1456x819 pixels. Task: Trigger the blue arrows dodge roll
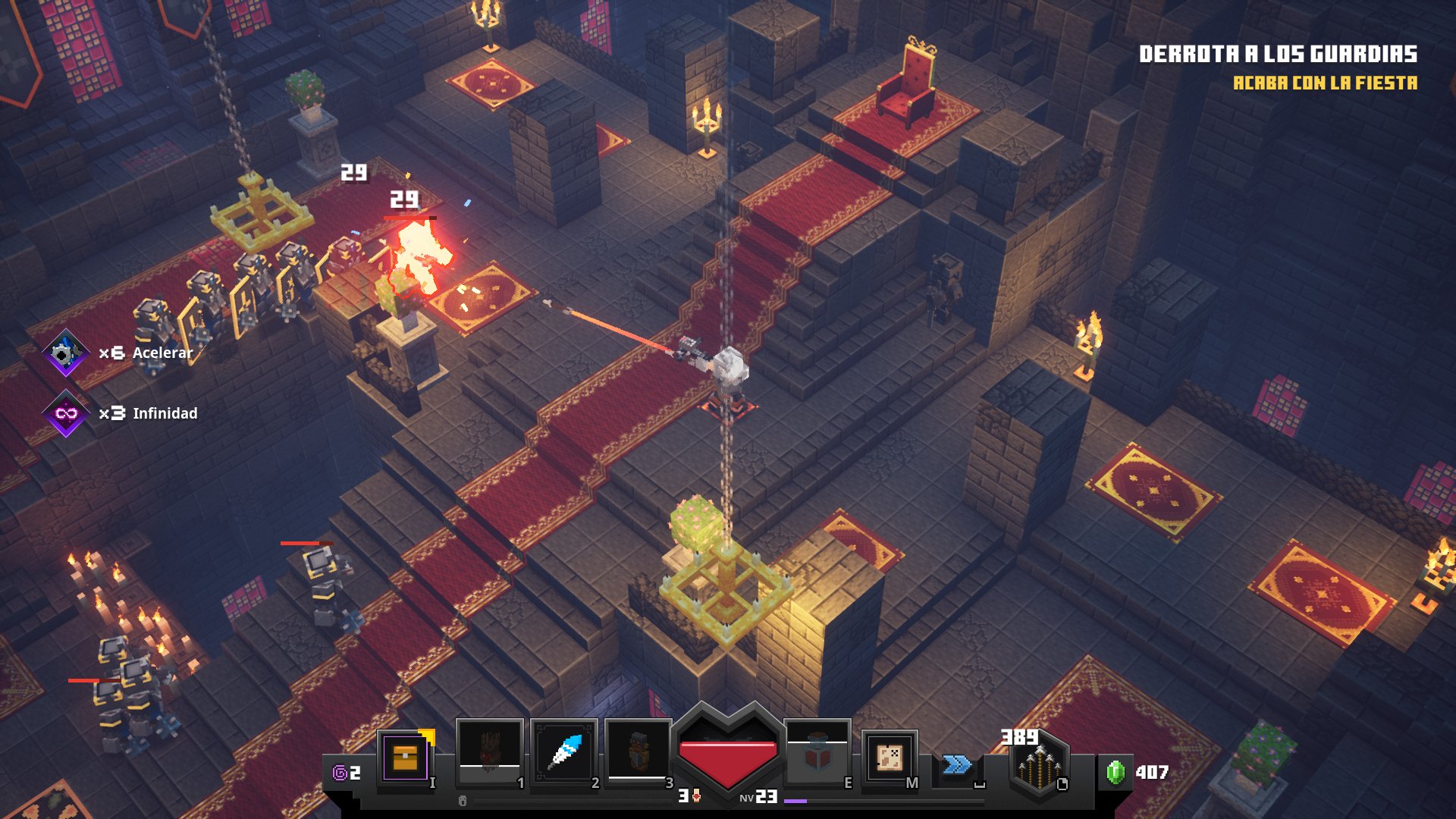[957, 764]
